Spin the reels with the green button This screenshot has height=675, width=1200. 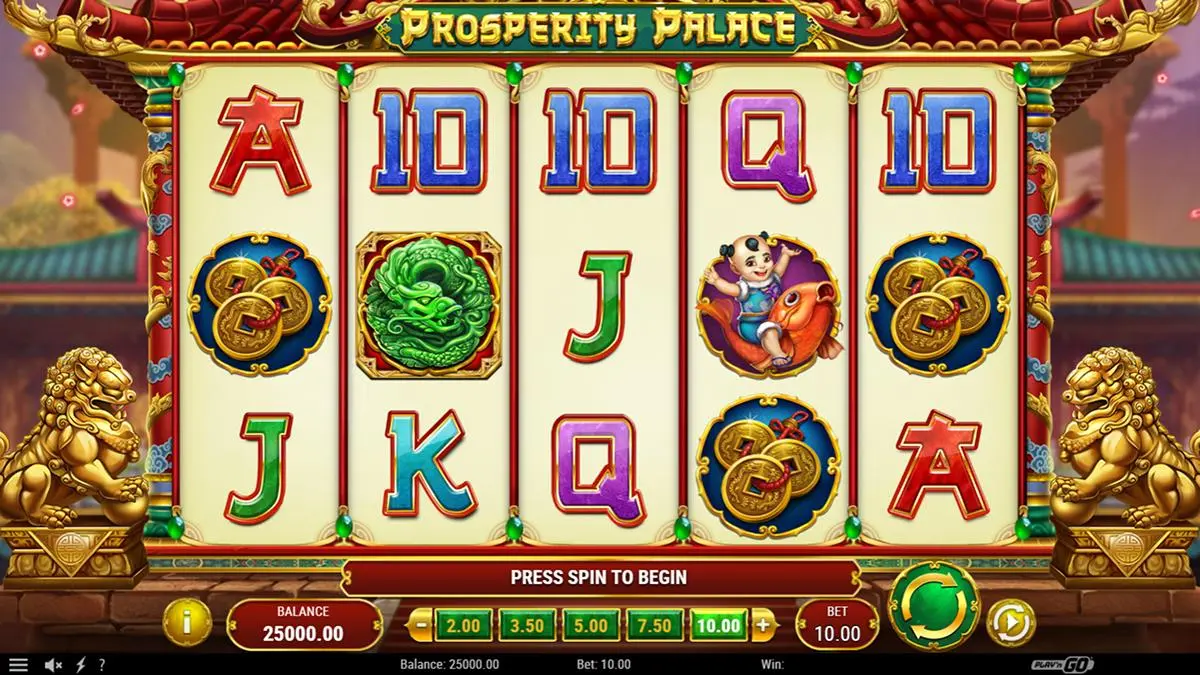tap(933, 606)
